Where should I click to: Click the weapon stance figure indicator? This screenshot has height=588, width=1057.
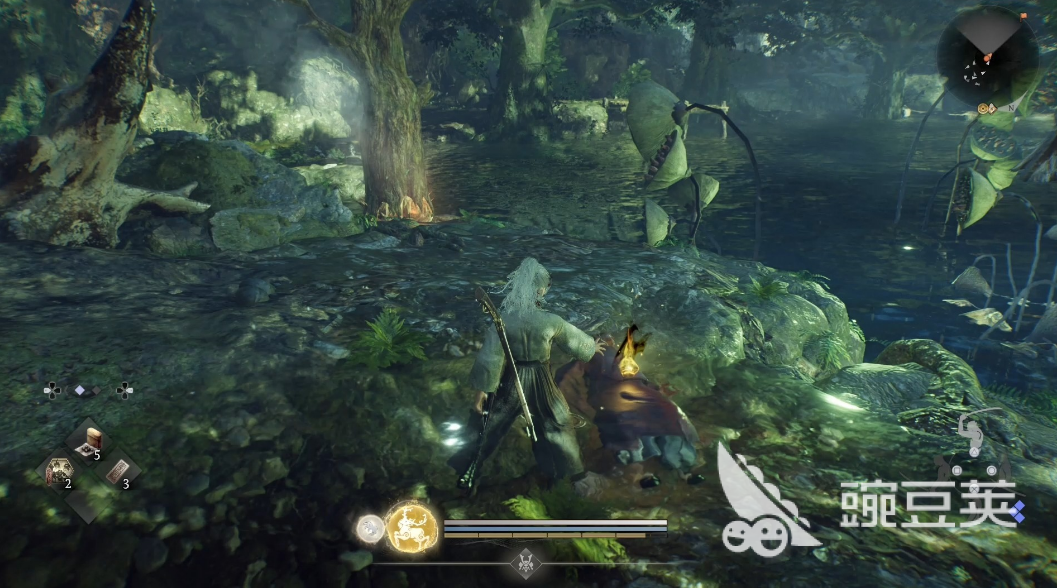pyautogui.click(x=969, y=438)
